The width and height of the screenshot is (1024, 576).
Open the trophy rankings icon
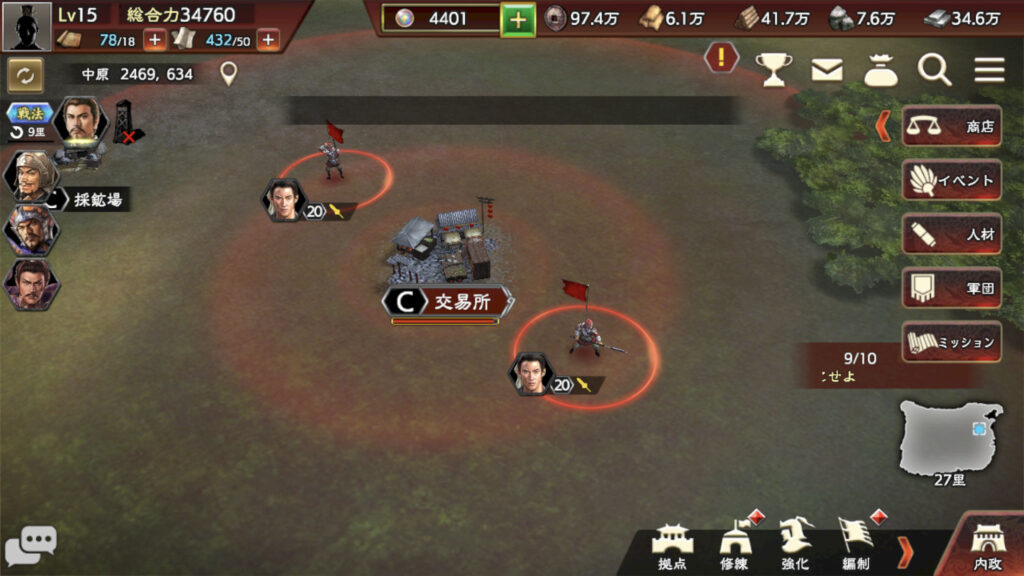point(773,69)
